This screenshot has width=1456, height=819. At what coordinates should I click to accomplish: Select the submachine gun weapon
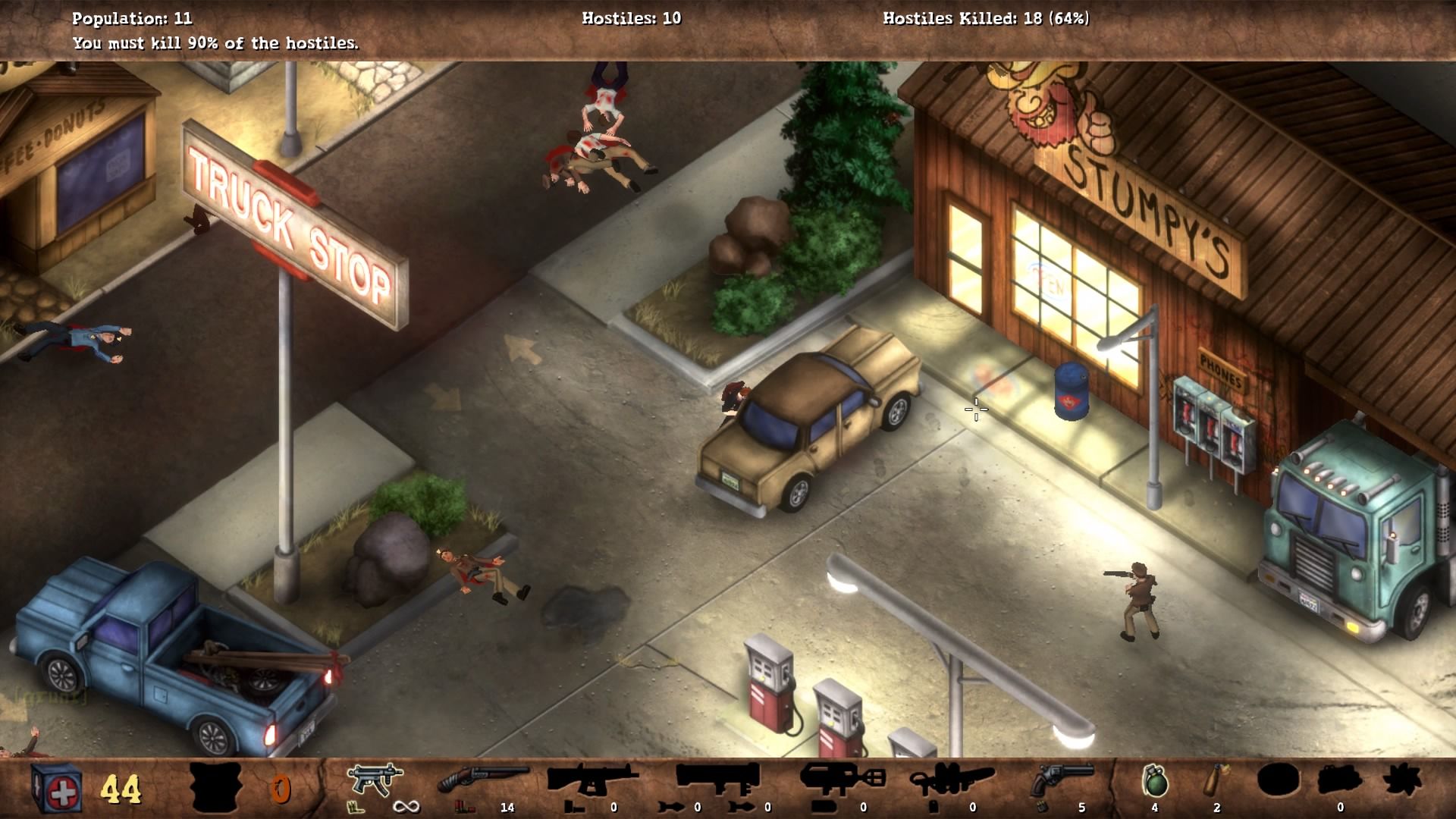coord(375,780)
